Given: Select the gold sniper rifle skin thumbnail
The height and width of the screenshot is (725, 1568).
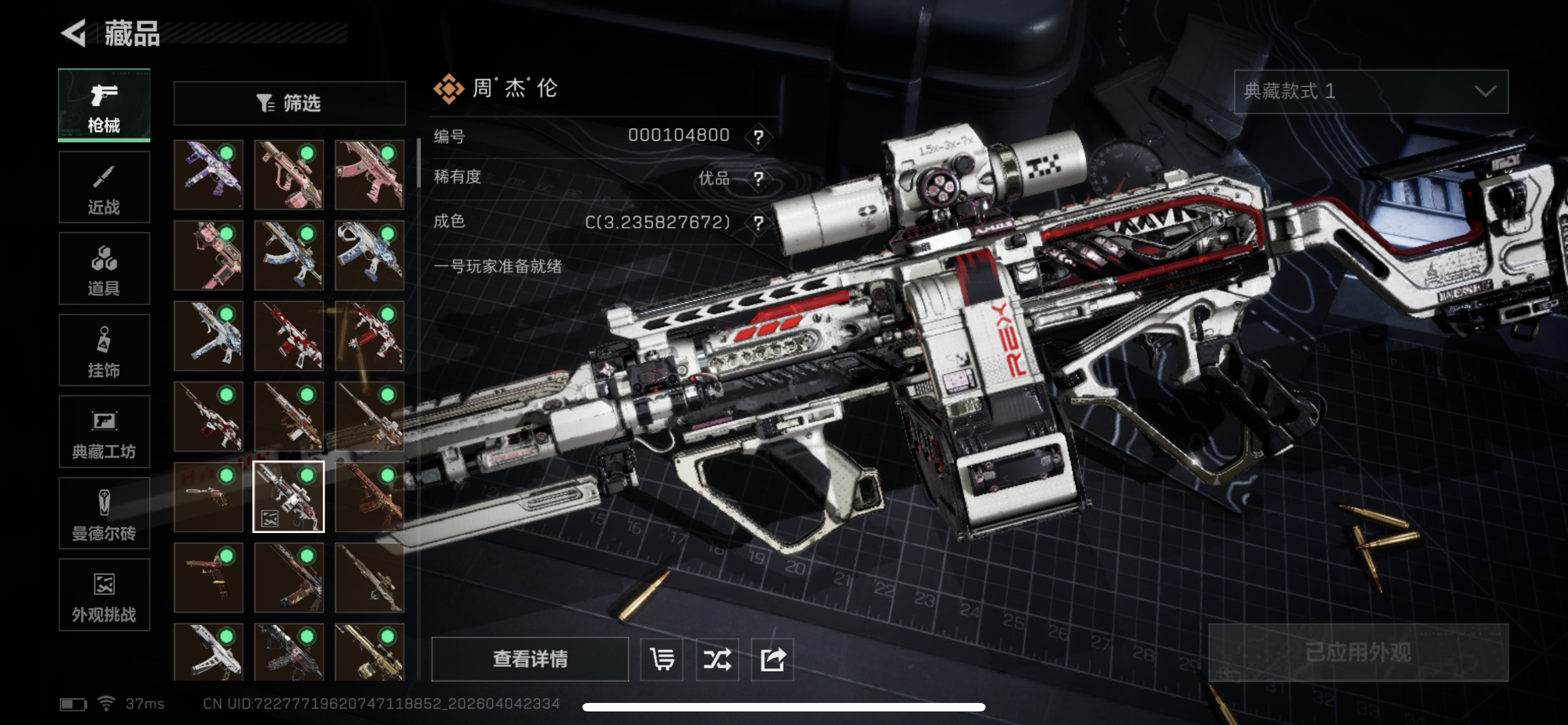Looking at the screenshot, I should [369, 653].
